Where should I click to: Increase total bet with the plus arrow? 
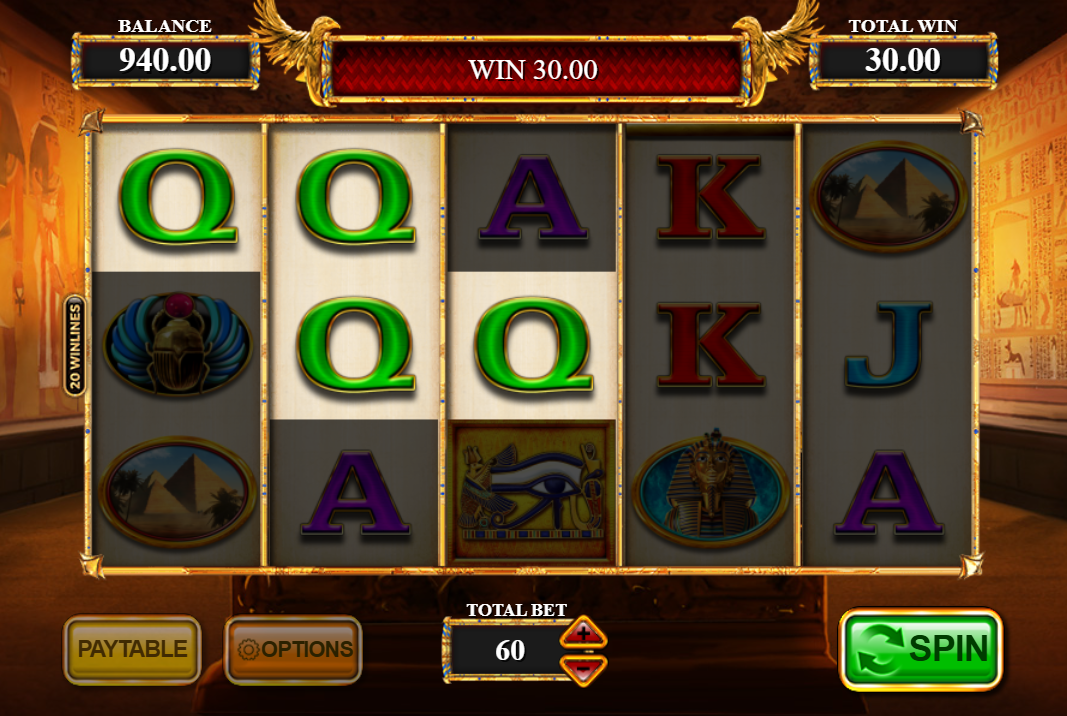[x=583, y=634]
